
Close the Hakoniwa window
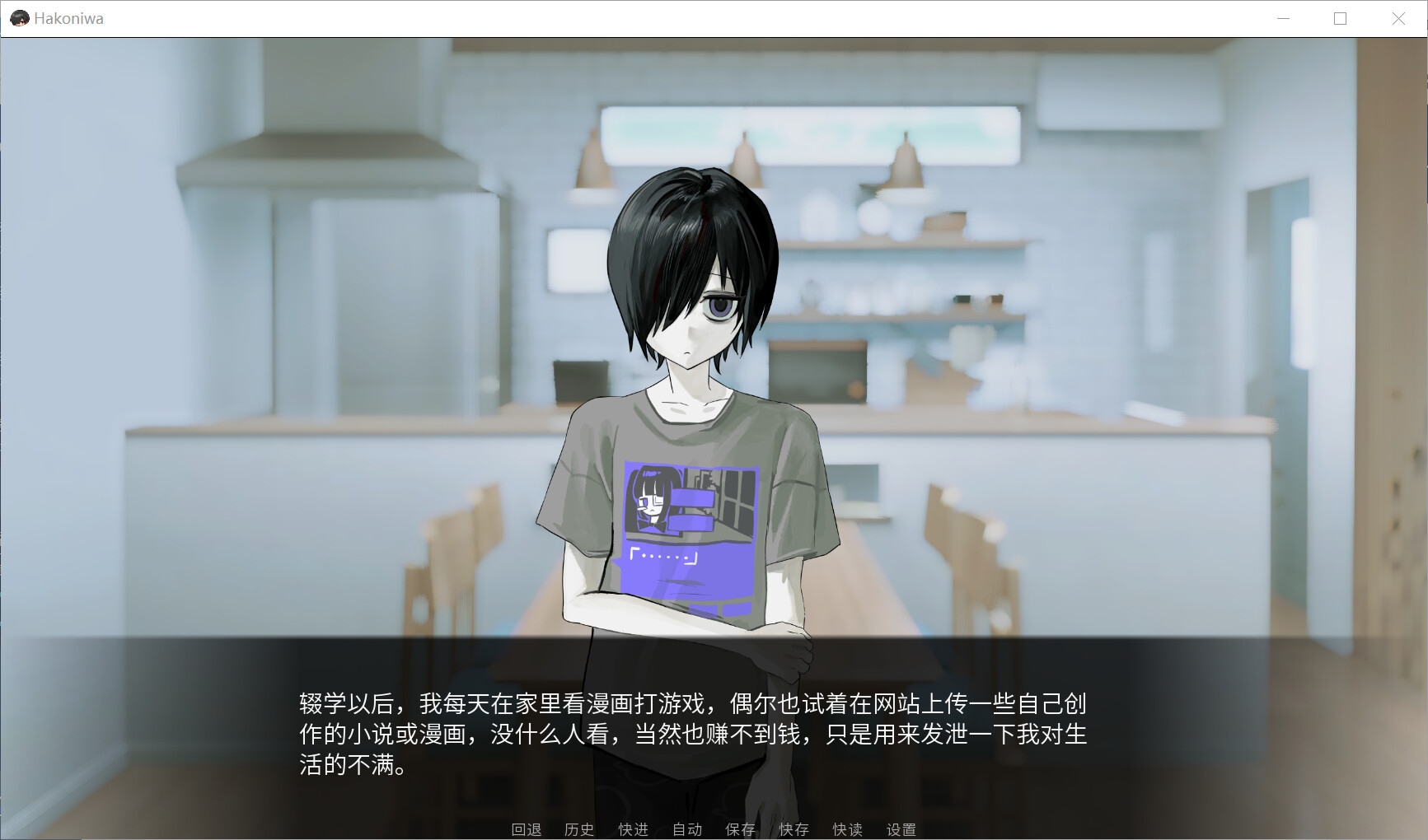coord(1398,19)
